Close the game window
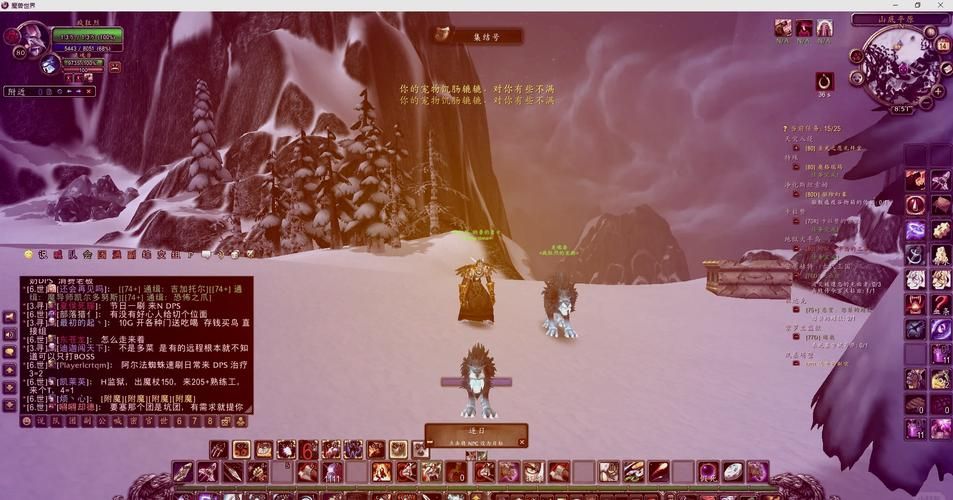The width and height of the screenshot is (953, 500). tap(941, 5)
